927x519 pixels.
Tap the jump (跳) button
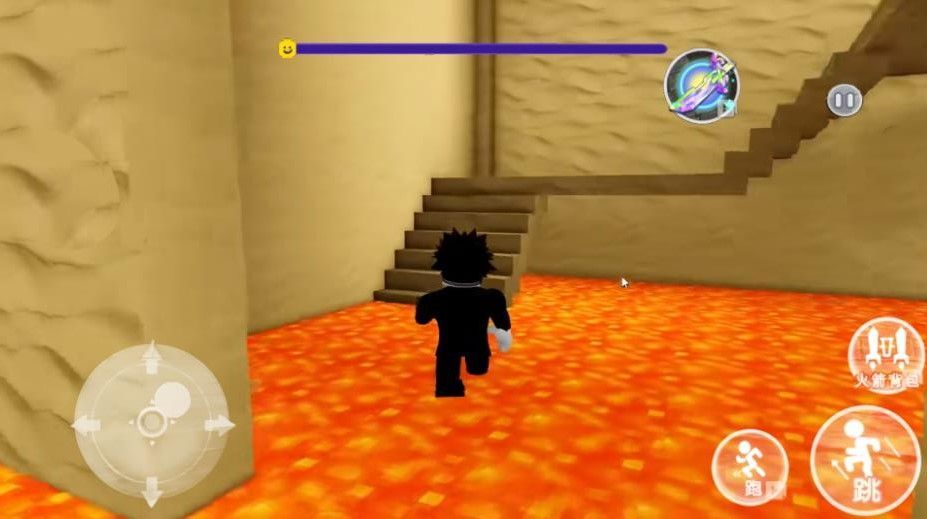tap(866, 462)
